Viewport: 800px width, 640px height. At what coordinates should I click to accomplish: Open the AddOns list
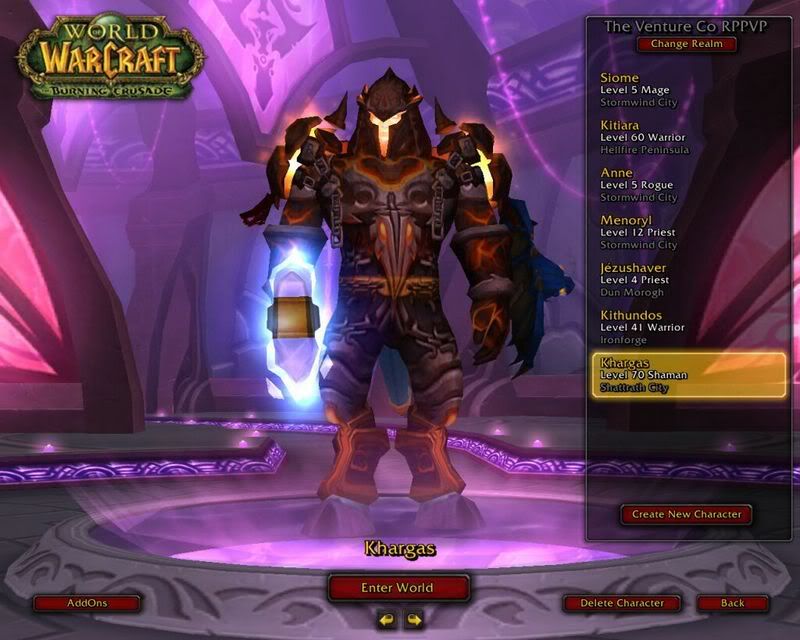pyautogui.click(x=86, y=603)
